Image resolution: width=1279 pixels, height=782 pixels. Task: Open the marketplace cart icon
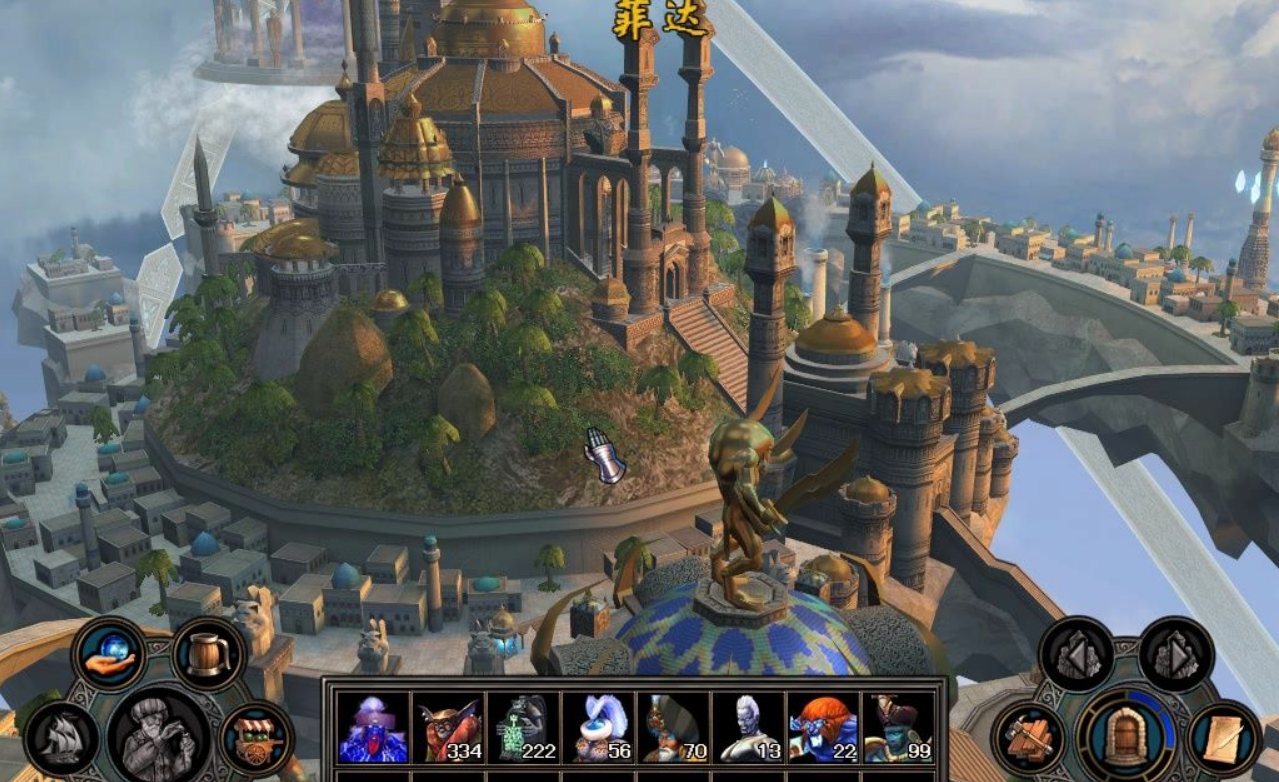tap(257, 738)
